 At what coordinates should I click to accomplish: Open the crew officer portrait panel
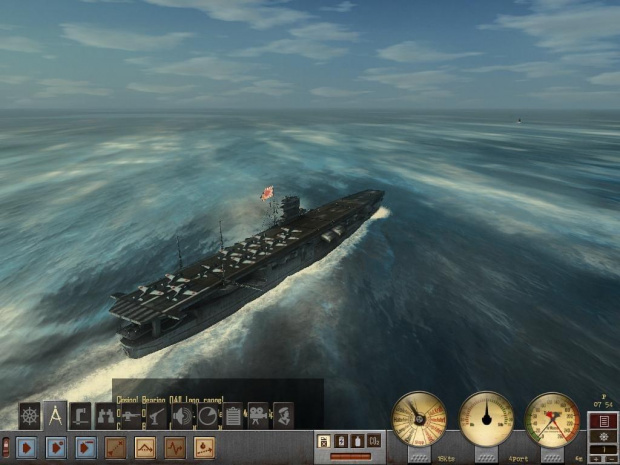284,415
